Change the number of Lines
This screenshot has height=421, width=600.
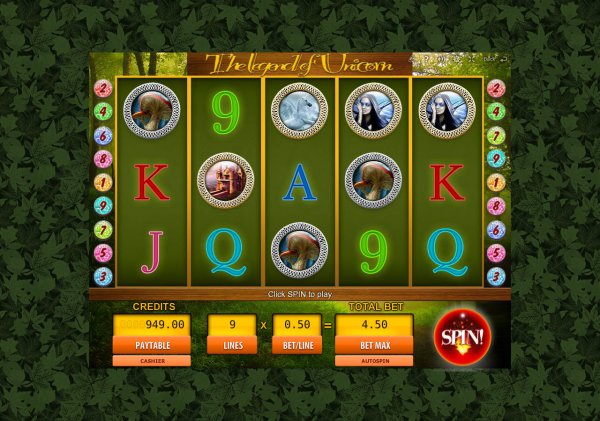tap(232, 345)
